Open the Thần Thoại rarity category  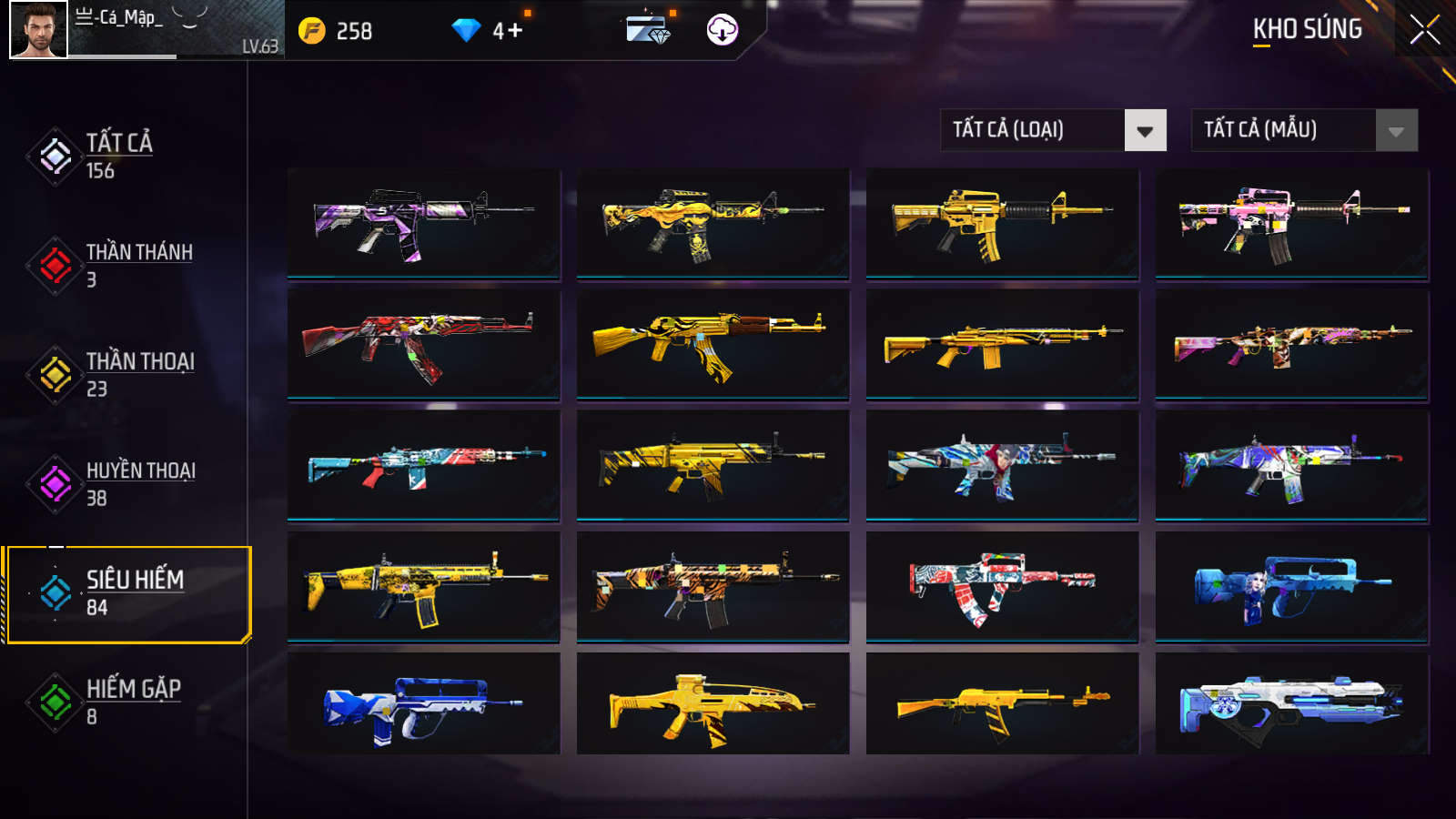(139, 374)
